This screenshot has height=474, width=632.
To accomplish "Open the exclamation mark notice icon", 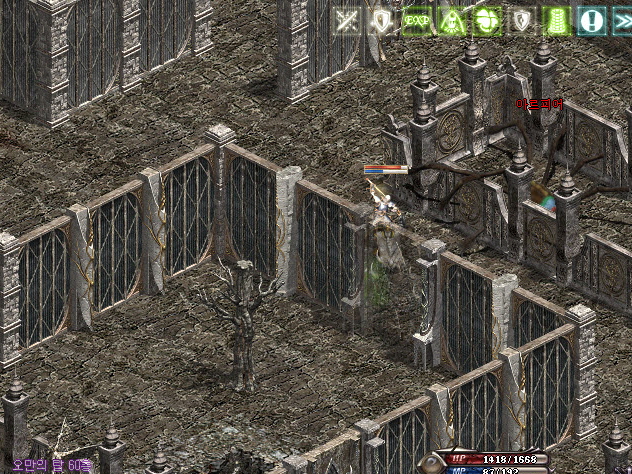I will [x=591, y=20].
